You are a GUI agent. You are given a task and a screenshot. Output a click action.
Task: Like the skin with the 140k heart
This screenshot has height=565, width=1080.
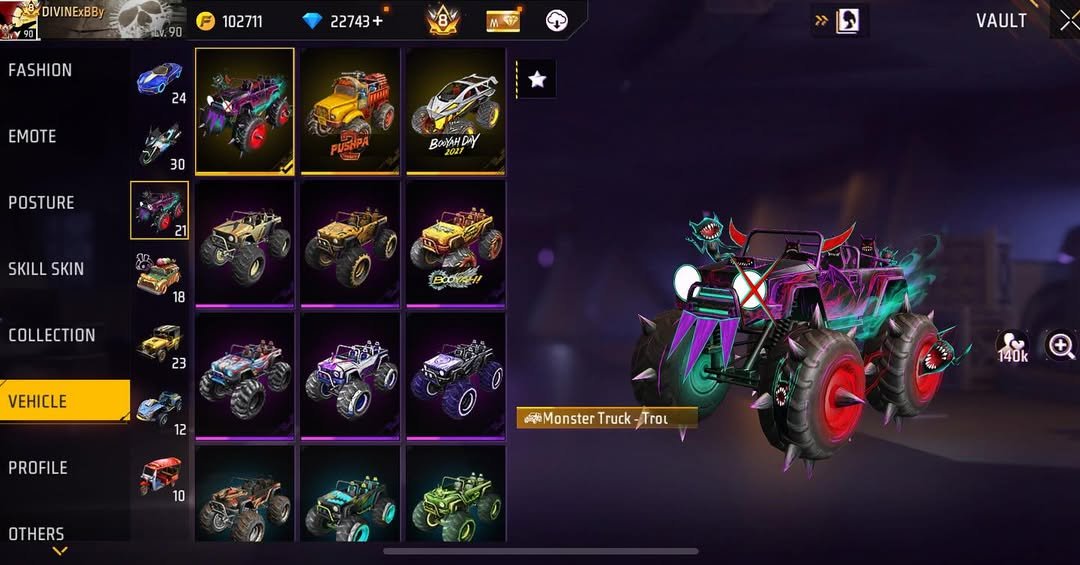[1012, 346]
